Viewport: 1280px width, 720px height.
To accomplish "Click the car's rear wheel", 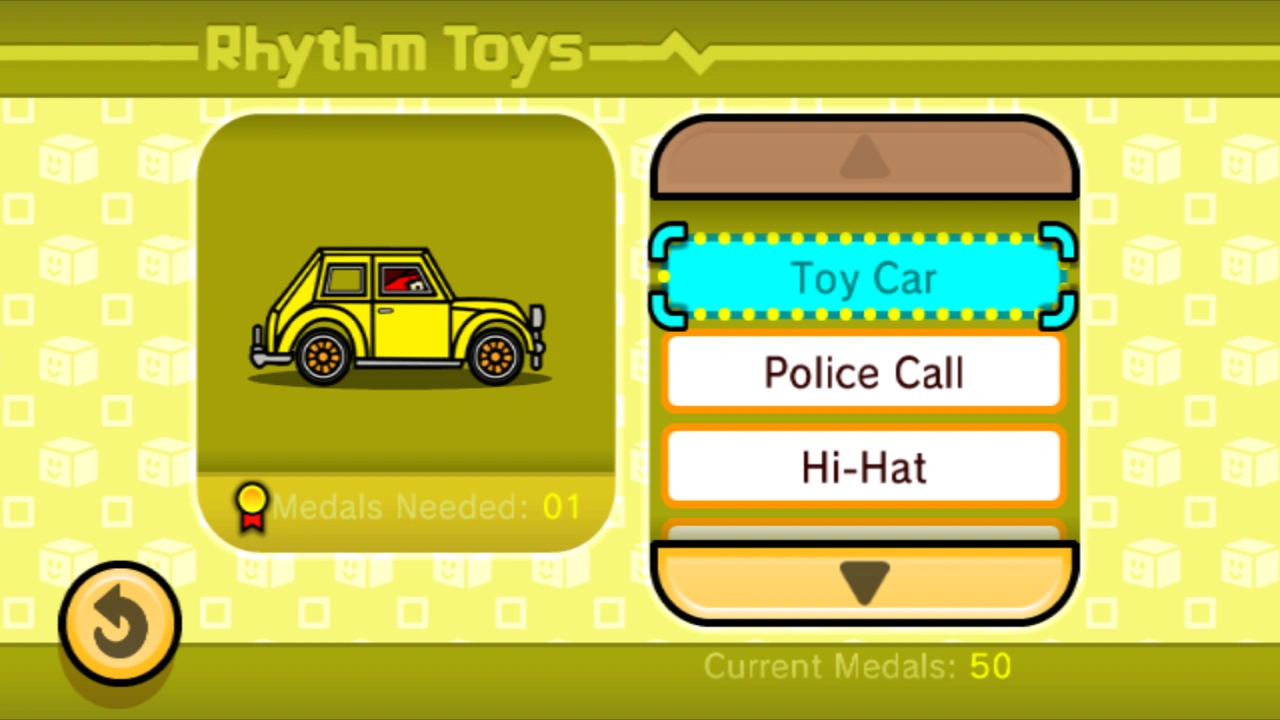I will pos(322,355).
